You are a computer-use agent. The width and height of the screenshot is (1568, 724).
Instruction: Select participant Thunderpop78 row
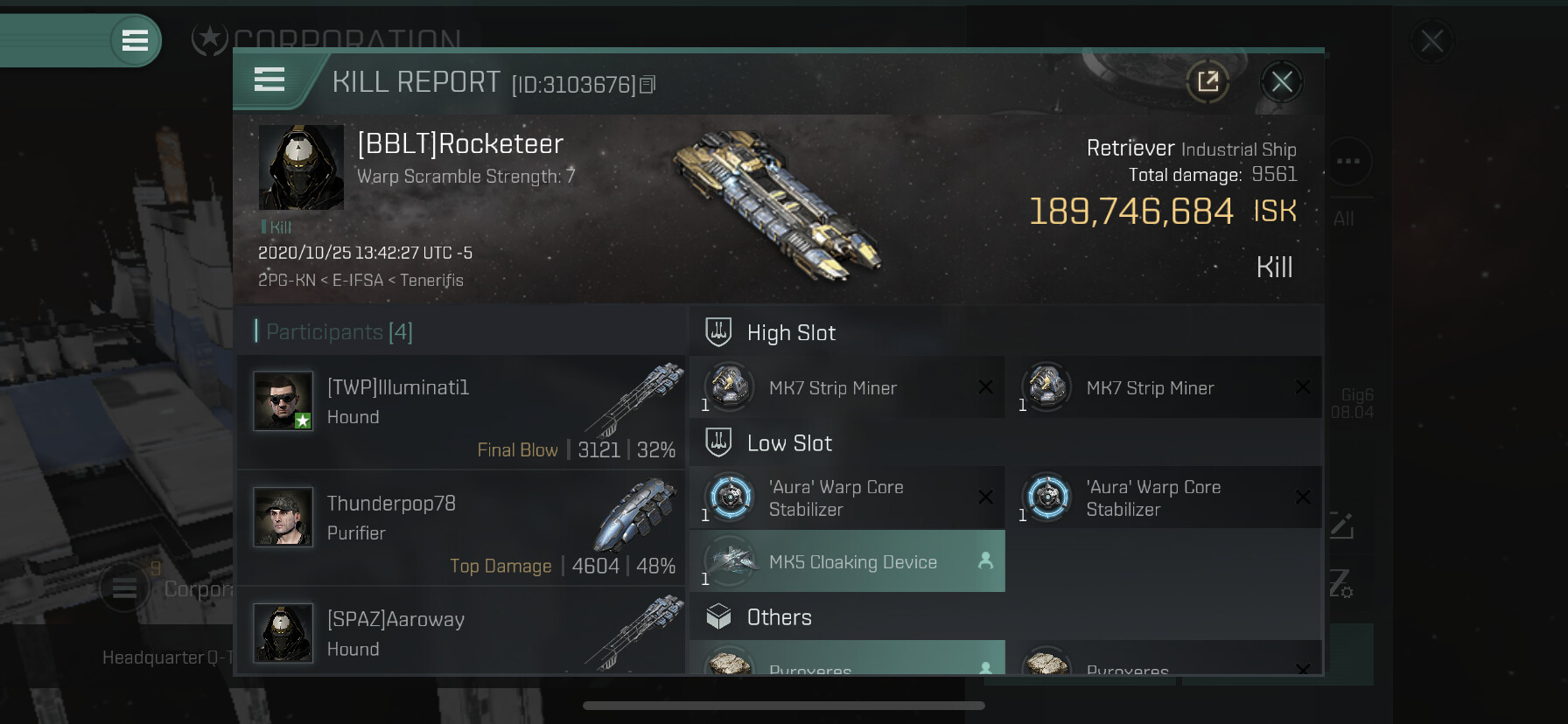[461, 527]
